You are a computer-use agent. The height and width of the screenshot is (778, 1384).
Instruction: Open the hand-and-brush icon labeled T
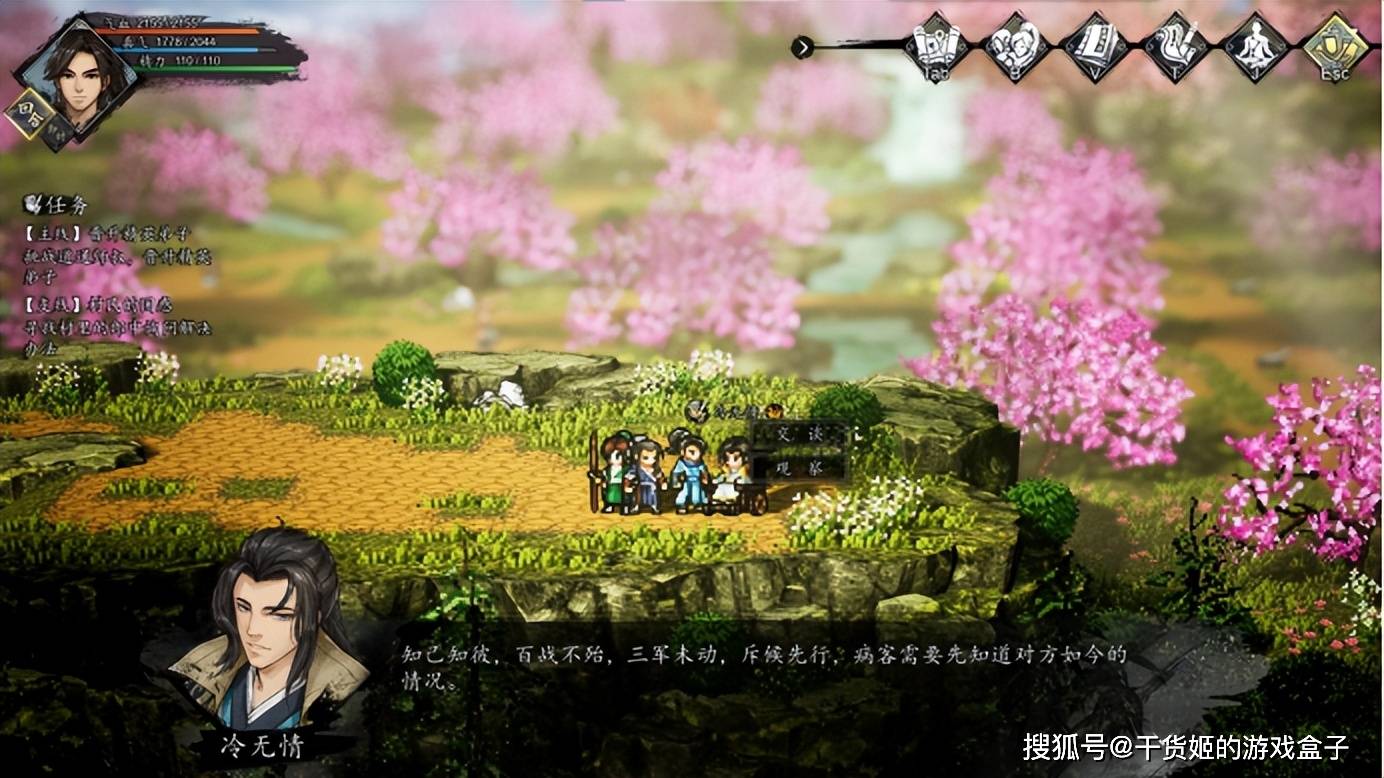point(1176,45)
